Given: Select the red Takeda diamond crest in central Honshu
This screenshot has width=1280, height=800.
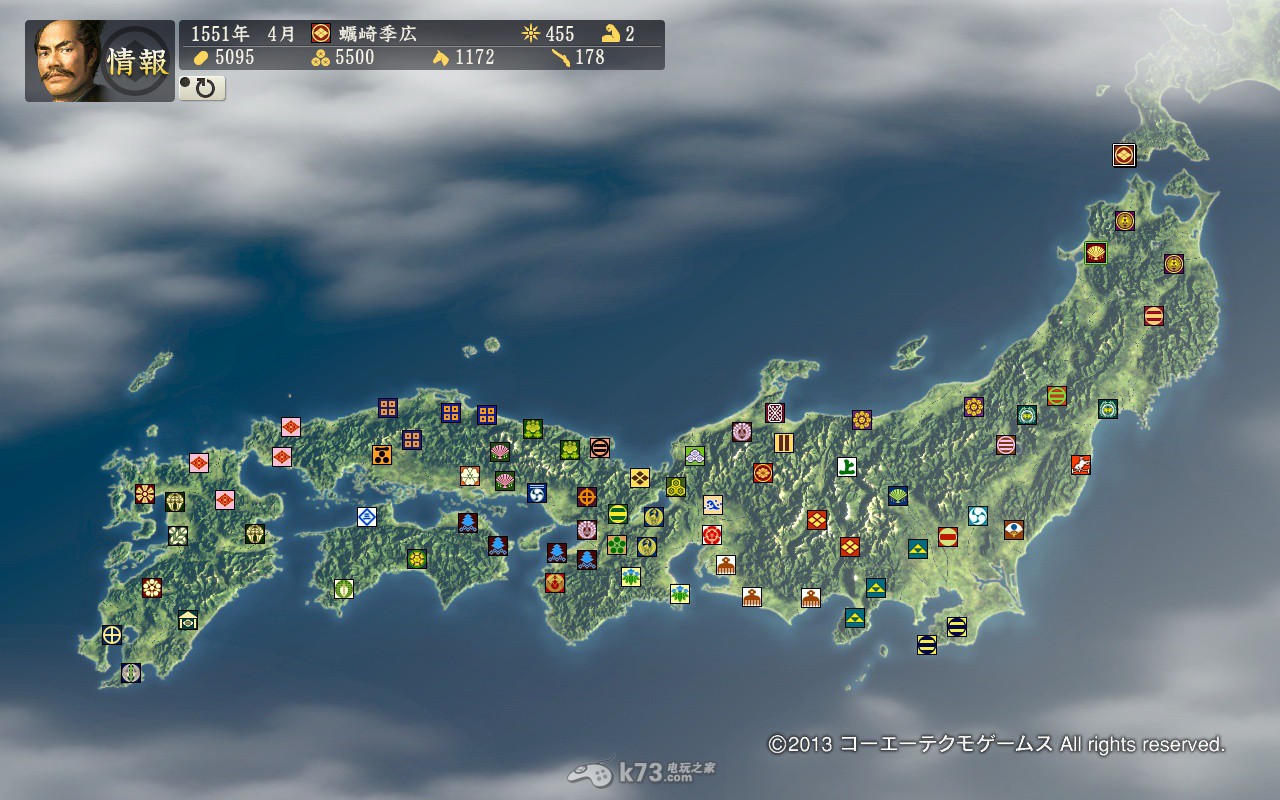Looking at the screenshot, I should [x=817, y=520].
